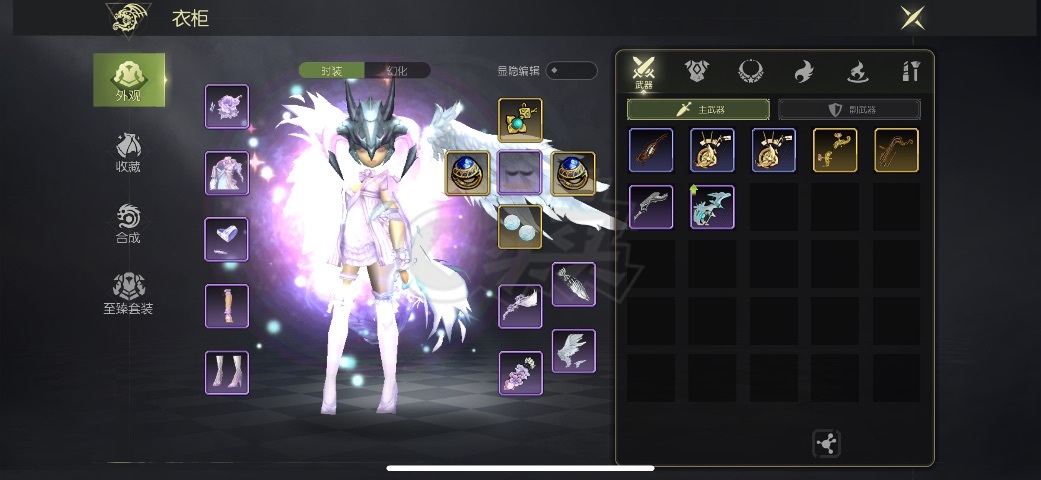This screenshot has width=1041, height=480.
Task: Choose the 副武器 off-hand weapon filter
Action: pyautogui.click(x=849, y=109)
